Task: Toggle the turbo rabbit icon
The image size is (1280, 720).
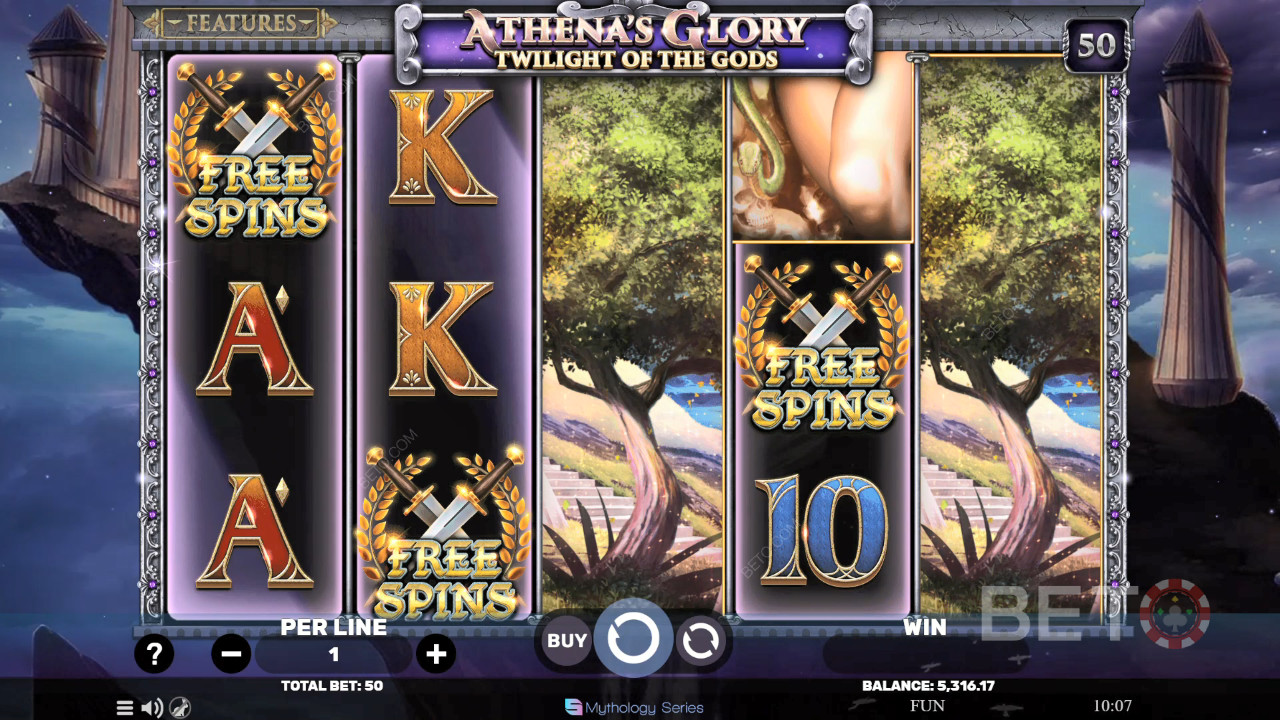Action: tap(179, 708)
